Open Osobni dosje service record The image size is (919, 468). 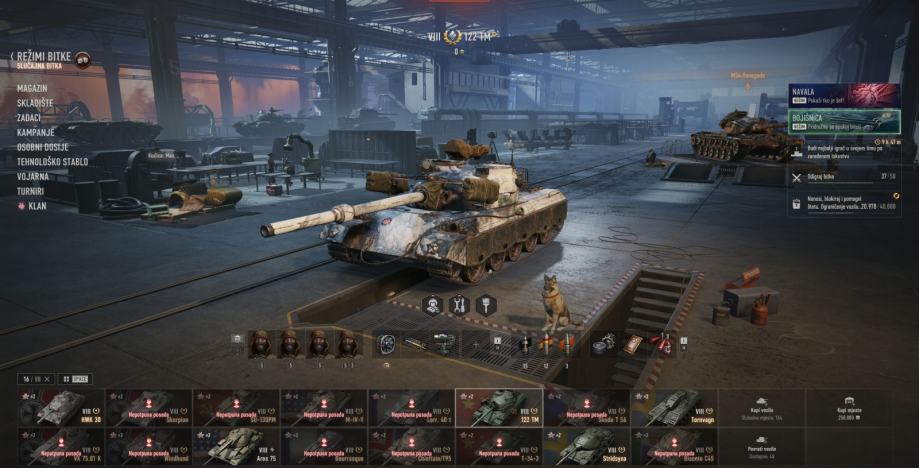click(44, 147)
